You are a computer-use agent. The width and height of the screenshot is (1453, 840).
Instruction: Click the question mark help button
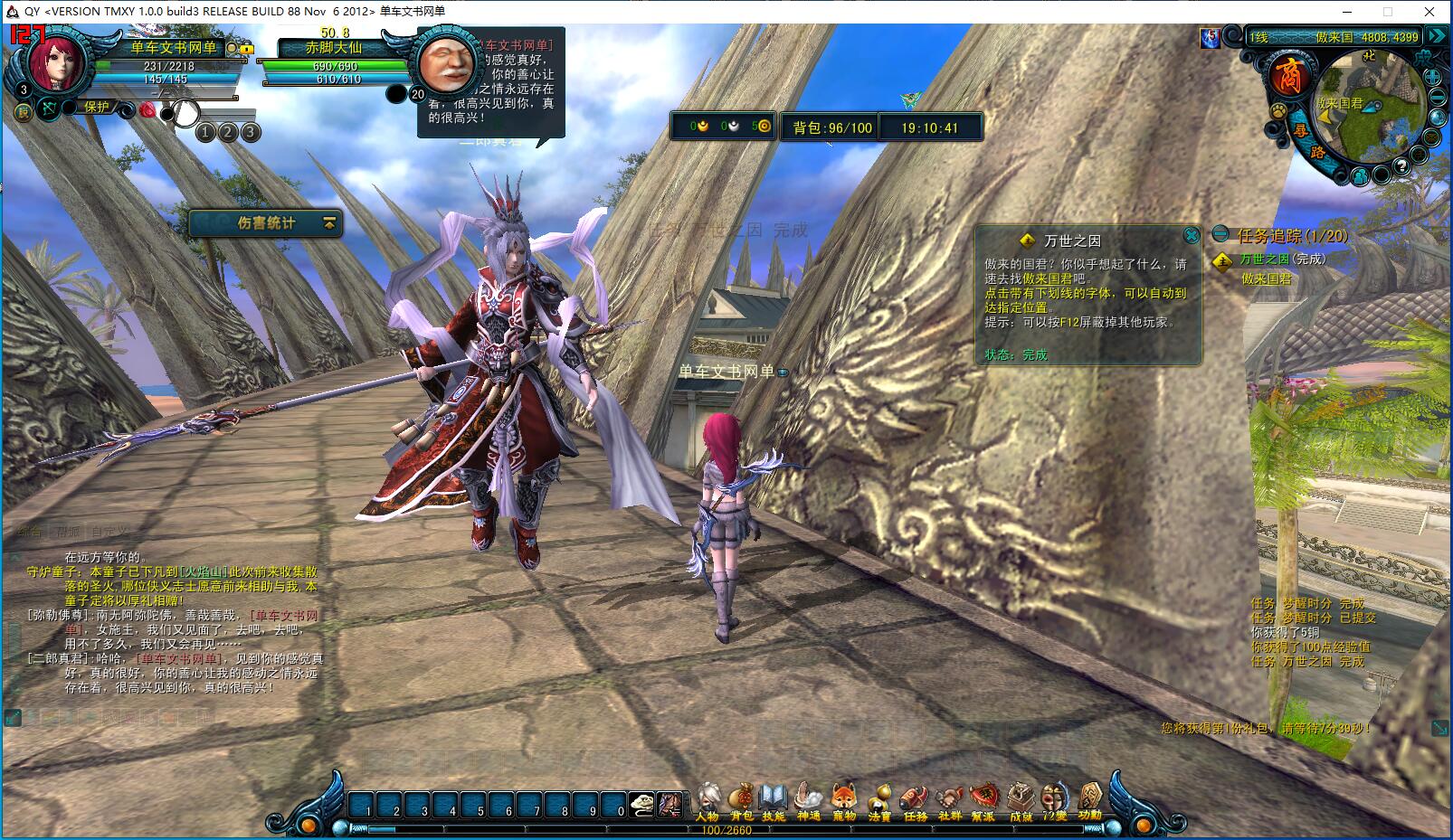(1401, 166)
